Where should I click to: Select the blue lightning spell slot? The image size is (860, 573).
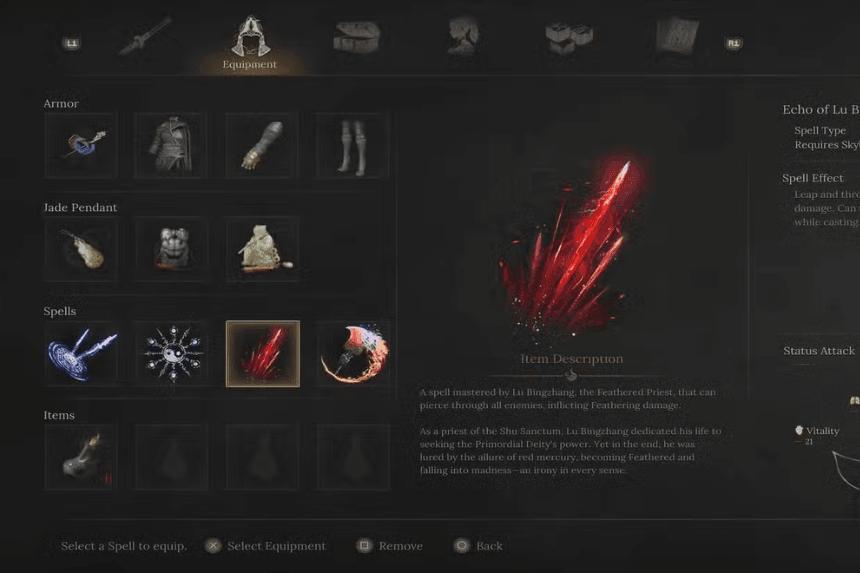pyautogui.click(x=80, y=354)
